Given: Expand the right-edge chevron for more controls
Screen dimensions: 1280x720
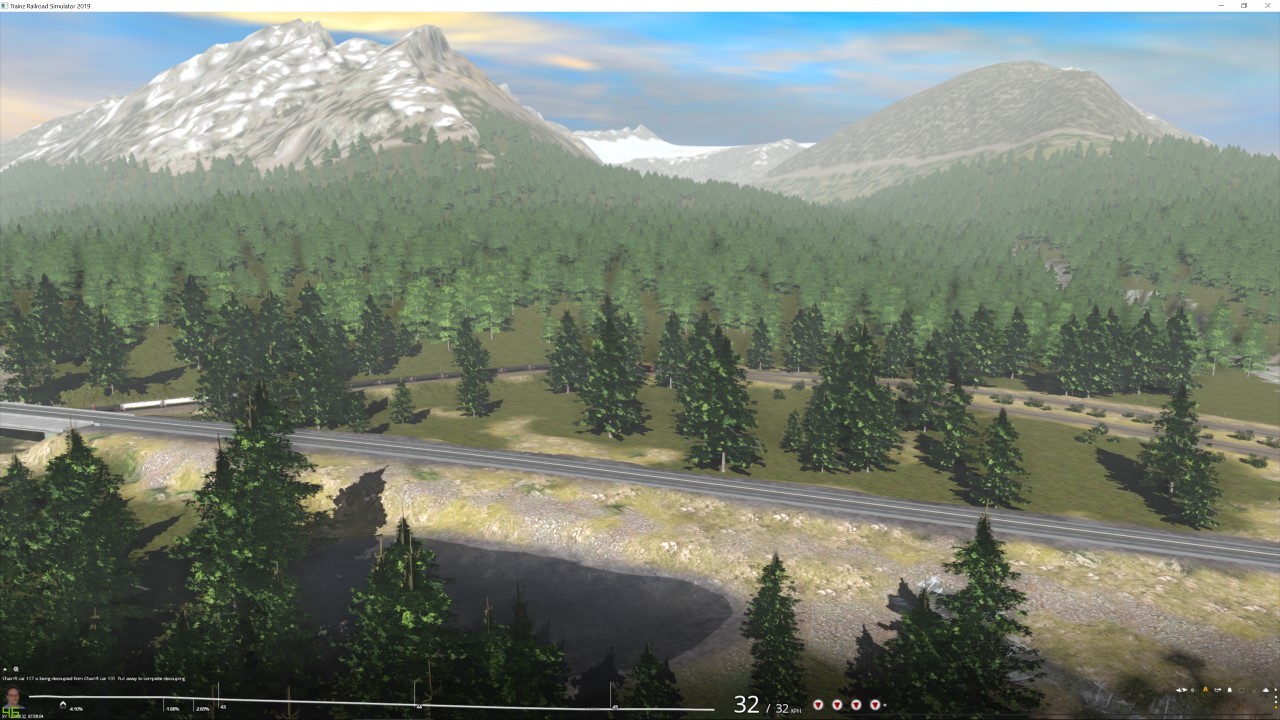Looking at the screenshot, I should coord(1276,690).
